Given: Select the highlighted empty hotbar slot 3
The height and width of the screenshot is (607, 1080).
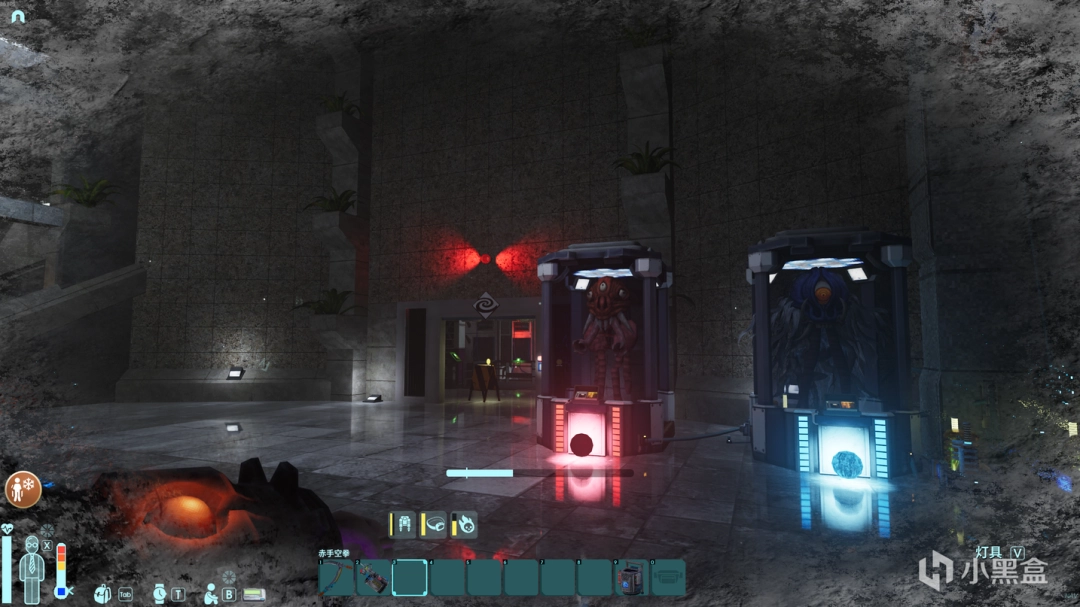Looking at the screenshot, I should (410, 578).
